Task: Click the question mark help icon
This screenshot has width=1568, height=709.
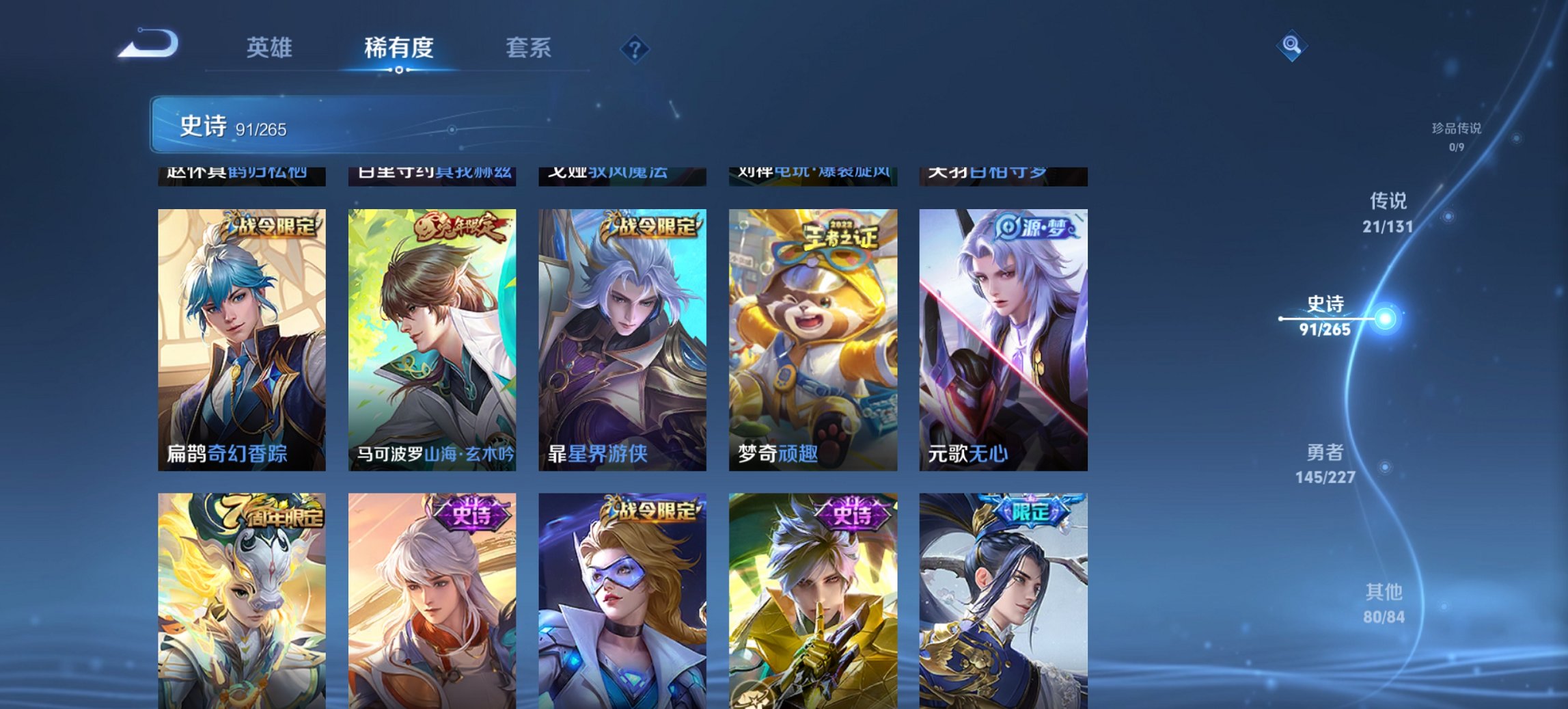Action: 635,48
